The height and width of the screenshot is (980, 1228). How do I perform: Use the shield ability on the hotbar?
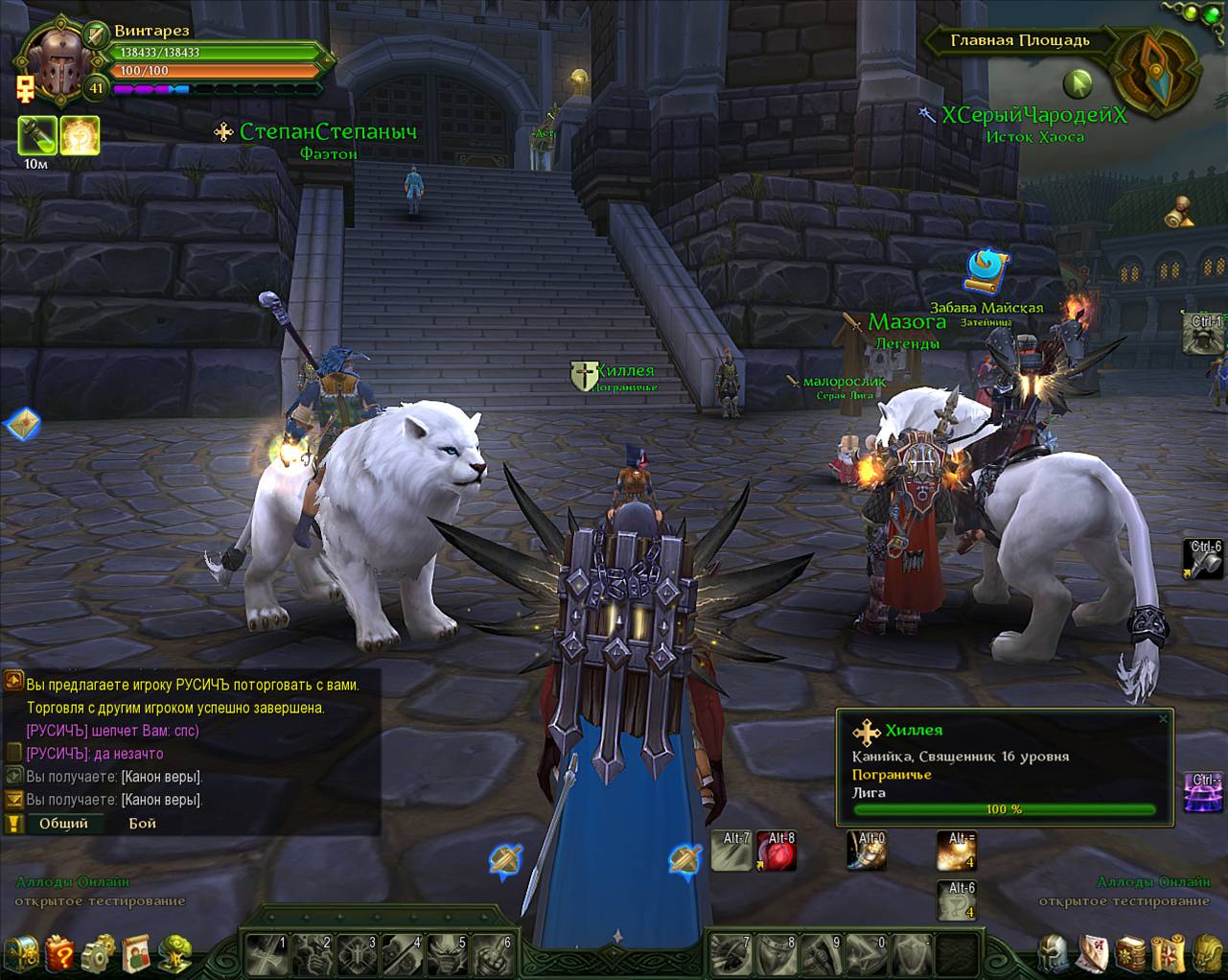tap(912, 953)
